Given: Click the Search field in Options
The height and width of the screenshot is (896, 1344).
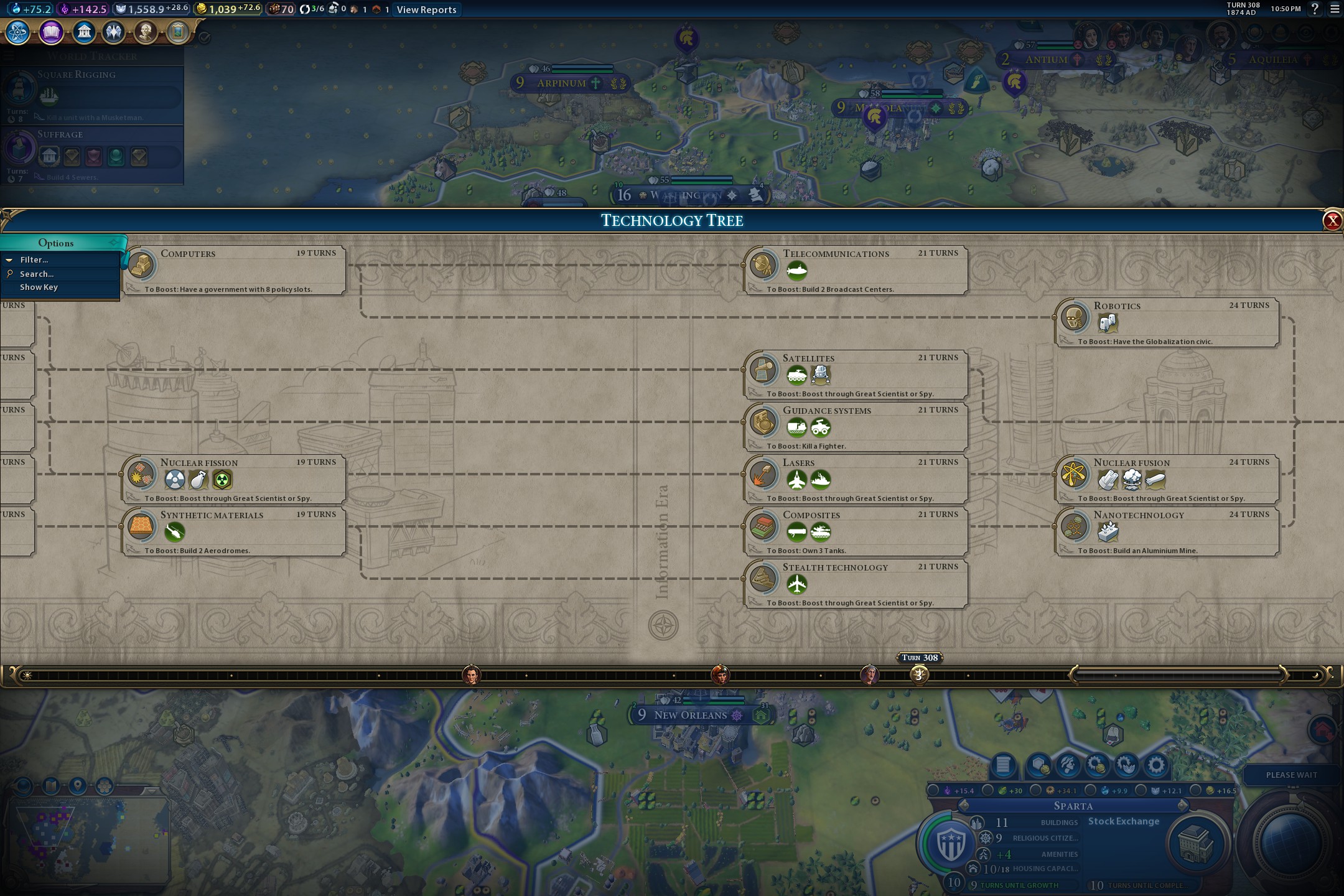Looking at the screenshot, I should (x=37, y=274).
